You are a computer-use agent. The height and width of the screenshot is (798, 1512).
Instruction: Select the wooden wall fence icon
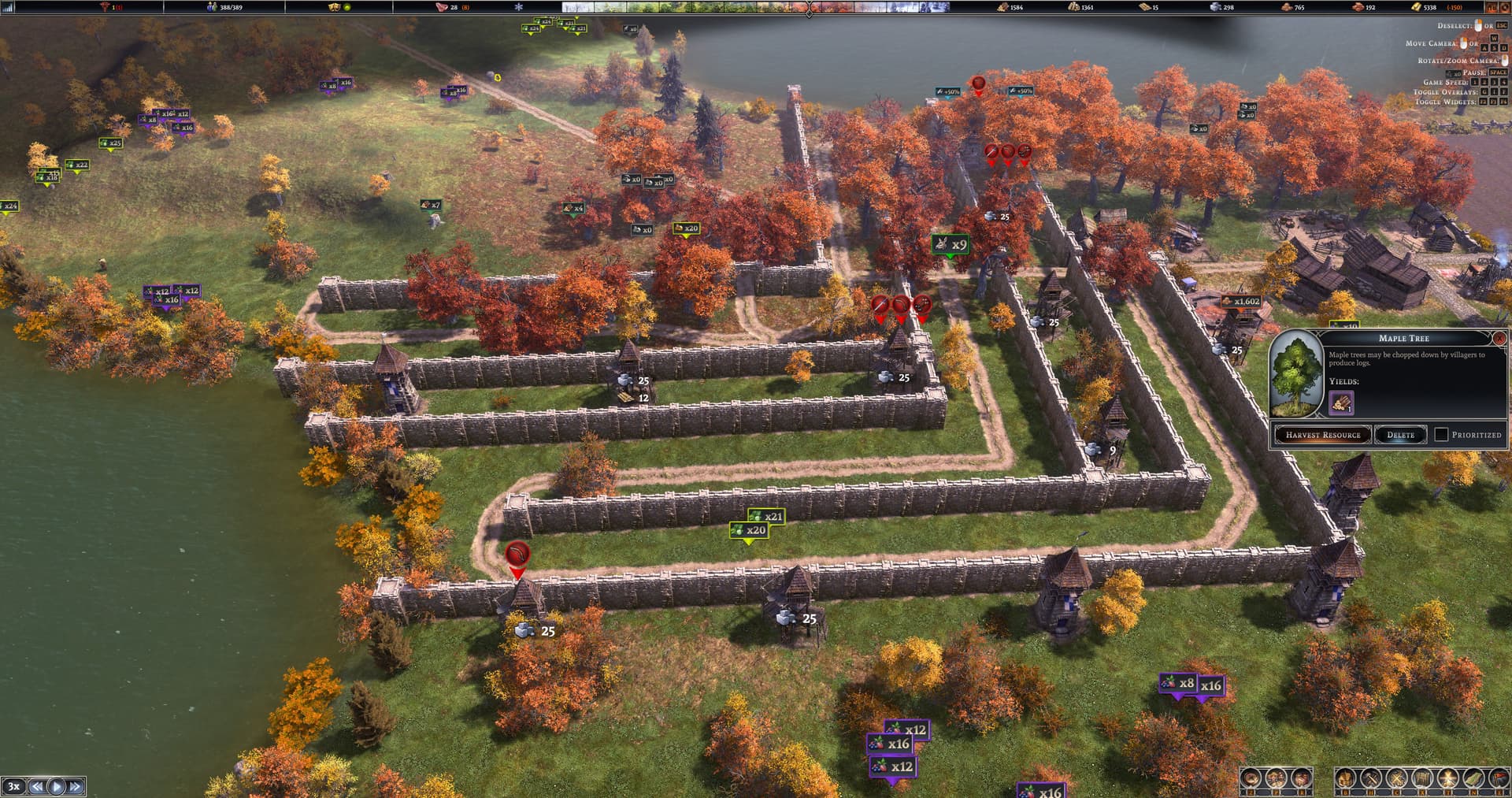pos(1422,780)
